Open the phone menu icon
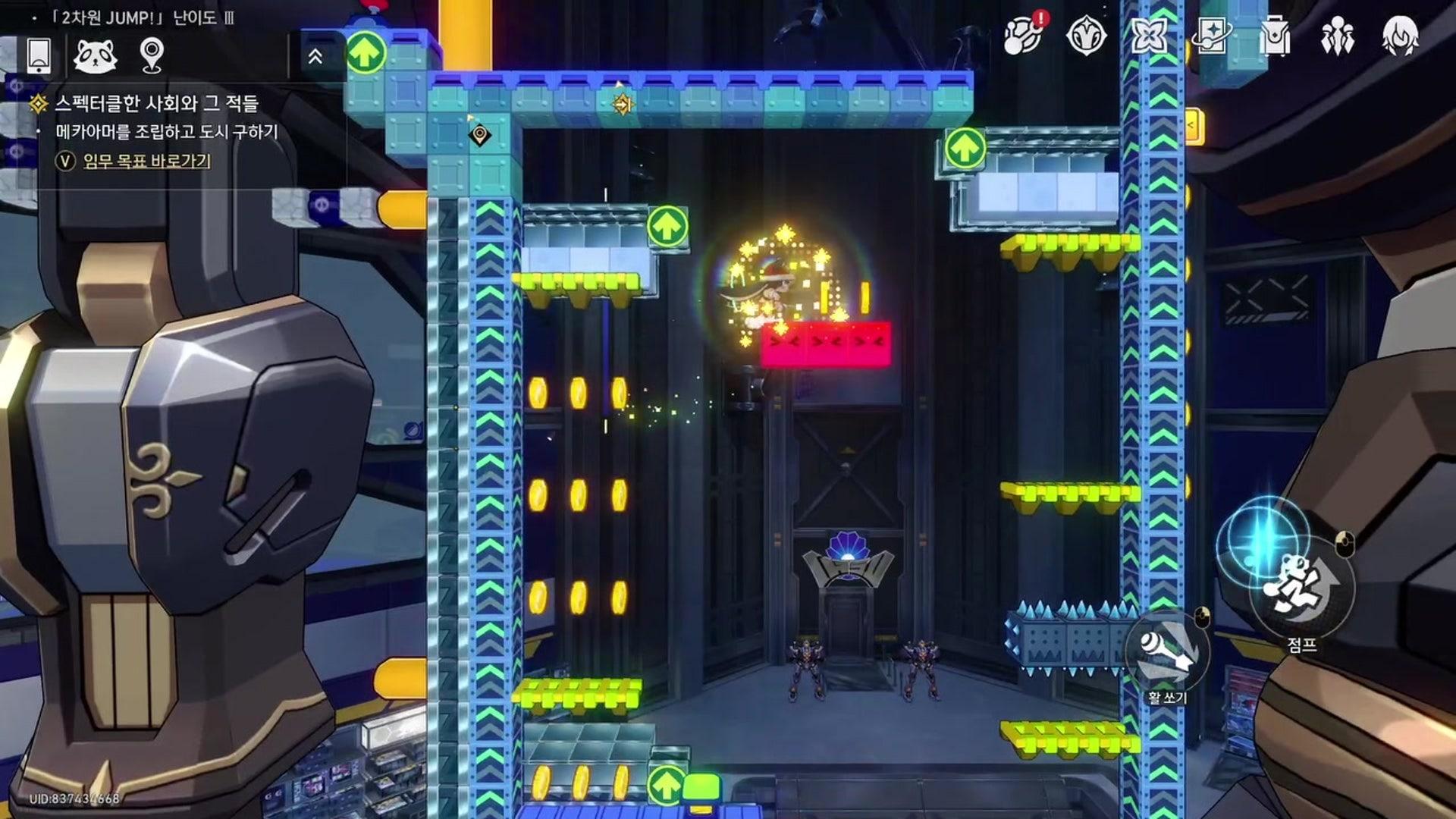1456x819 pixels. click(x=39, y=55)
